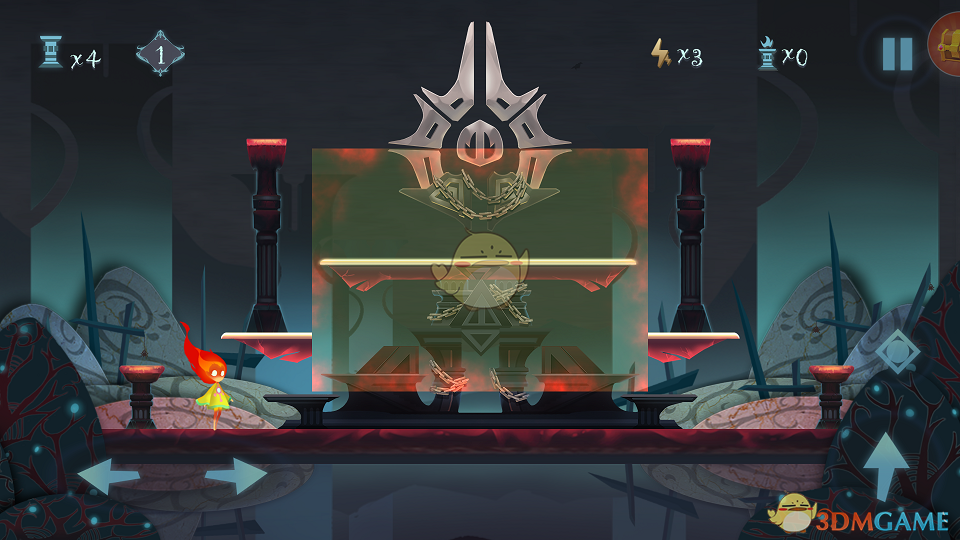Tap the move-right arrow
This screenshot has width=960, height=540.
237,476
